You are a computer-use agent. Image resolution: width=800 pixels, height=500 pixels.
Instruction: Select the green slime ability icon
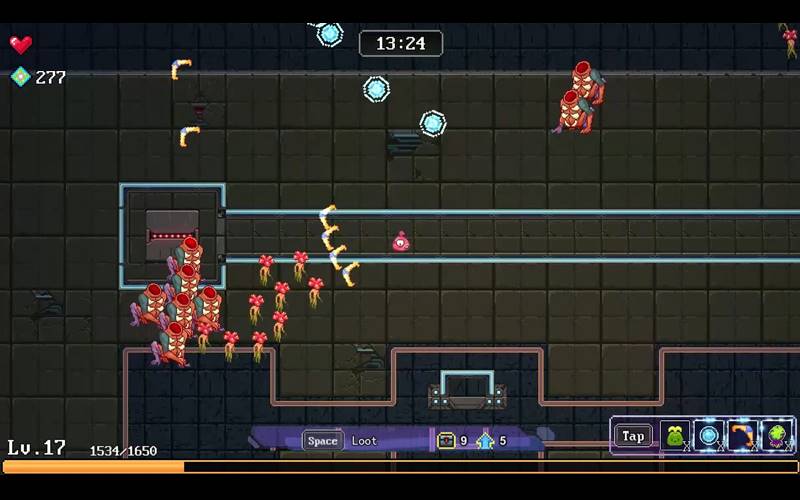coord(675,436)
